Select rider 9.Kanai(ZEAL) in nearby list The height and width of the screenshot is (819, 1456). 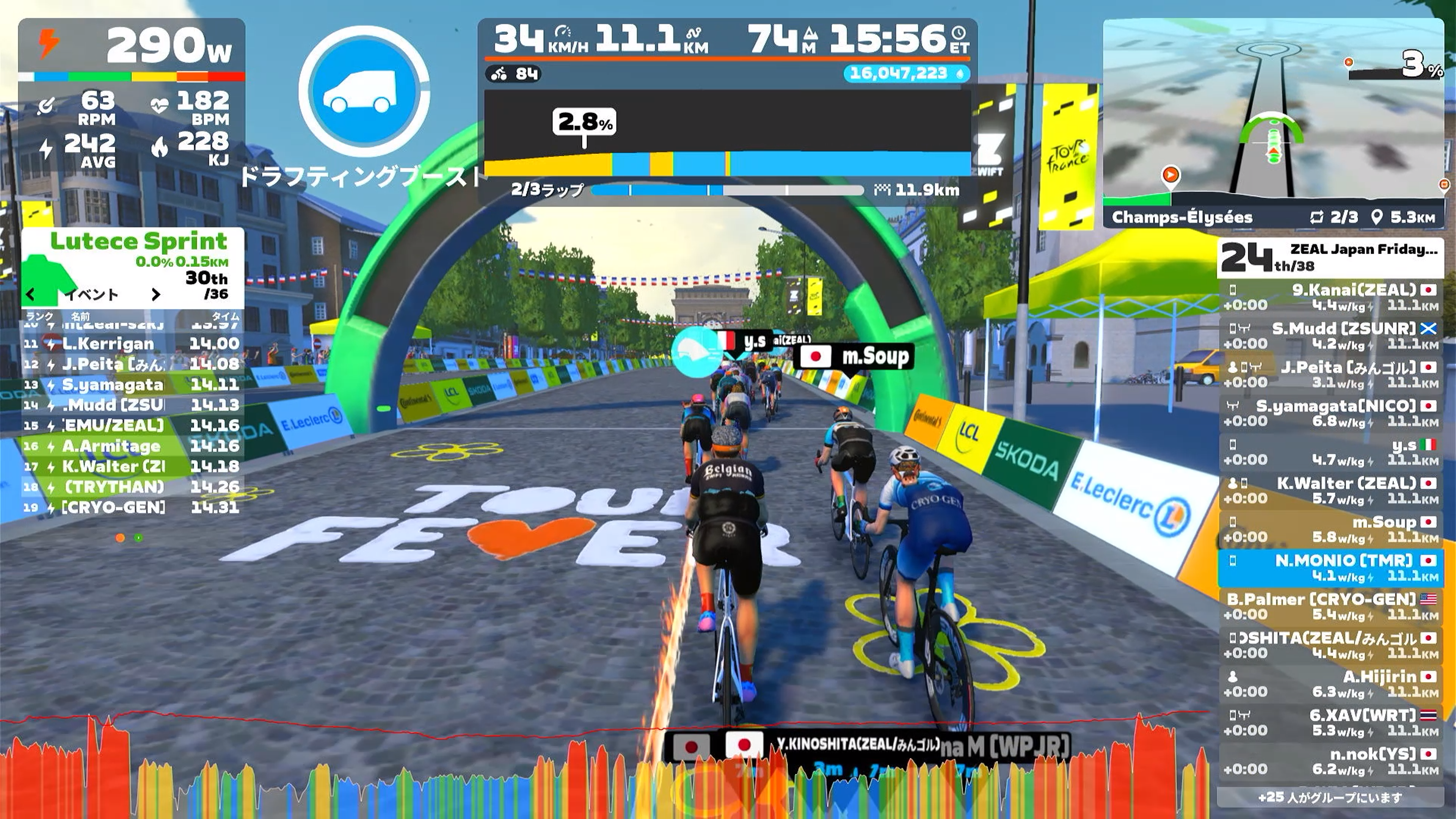pos(1330,297)
